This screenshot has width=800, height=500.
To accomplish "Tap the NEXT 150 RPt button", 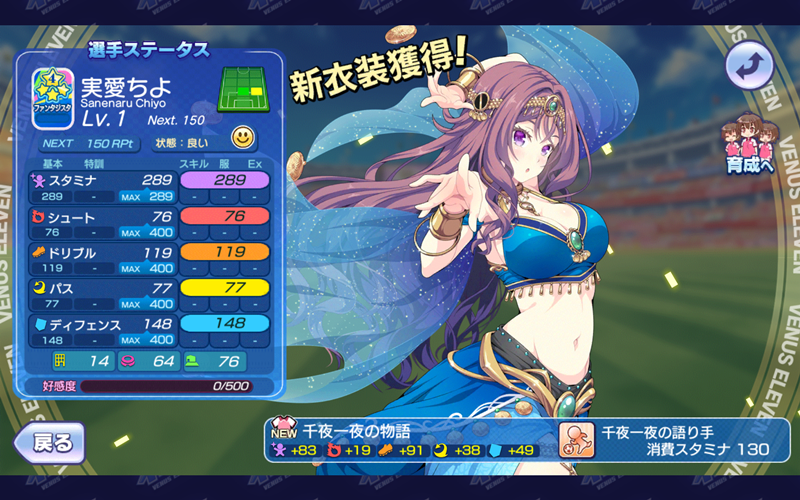I will 88,142.
